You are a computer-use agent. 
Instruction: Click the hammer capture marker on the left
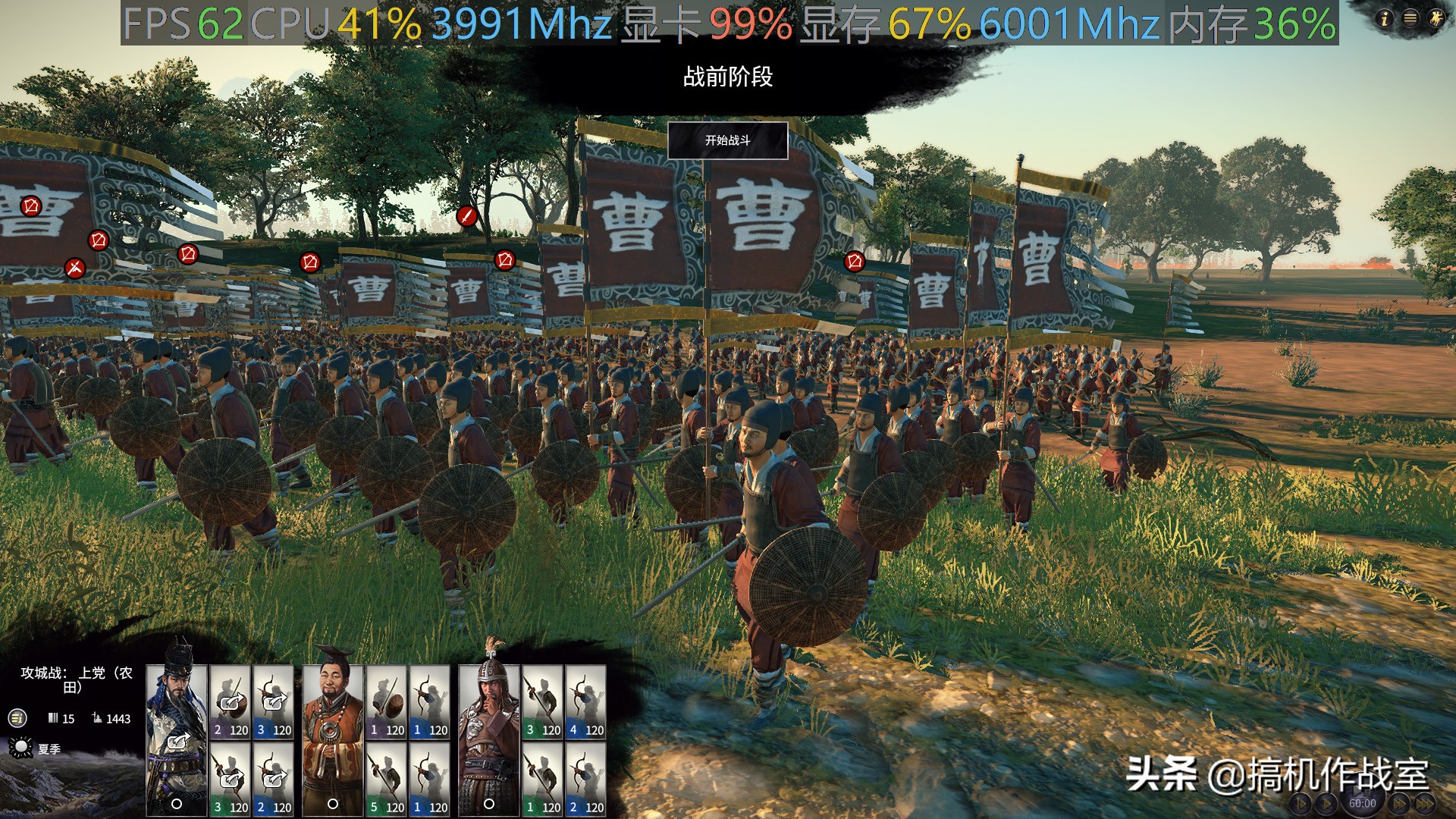(75, 267)
